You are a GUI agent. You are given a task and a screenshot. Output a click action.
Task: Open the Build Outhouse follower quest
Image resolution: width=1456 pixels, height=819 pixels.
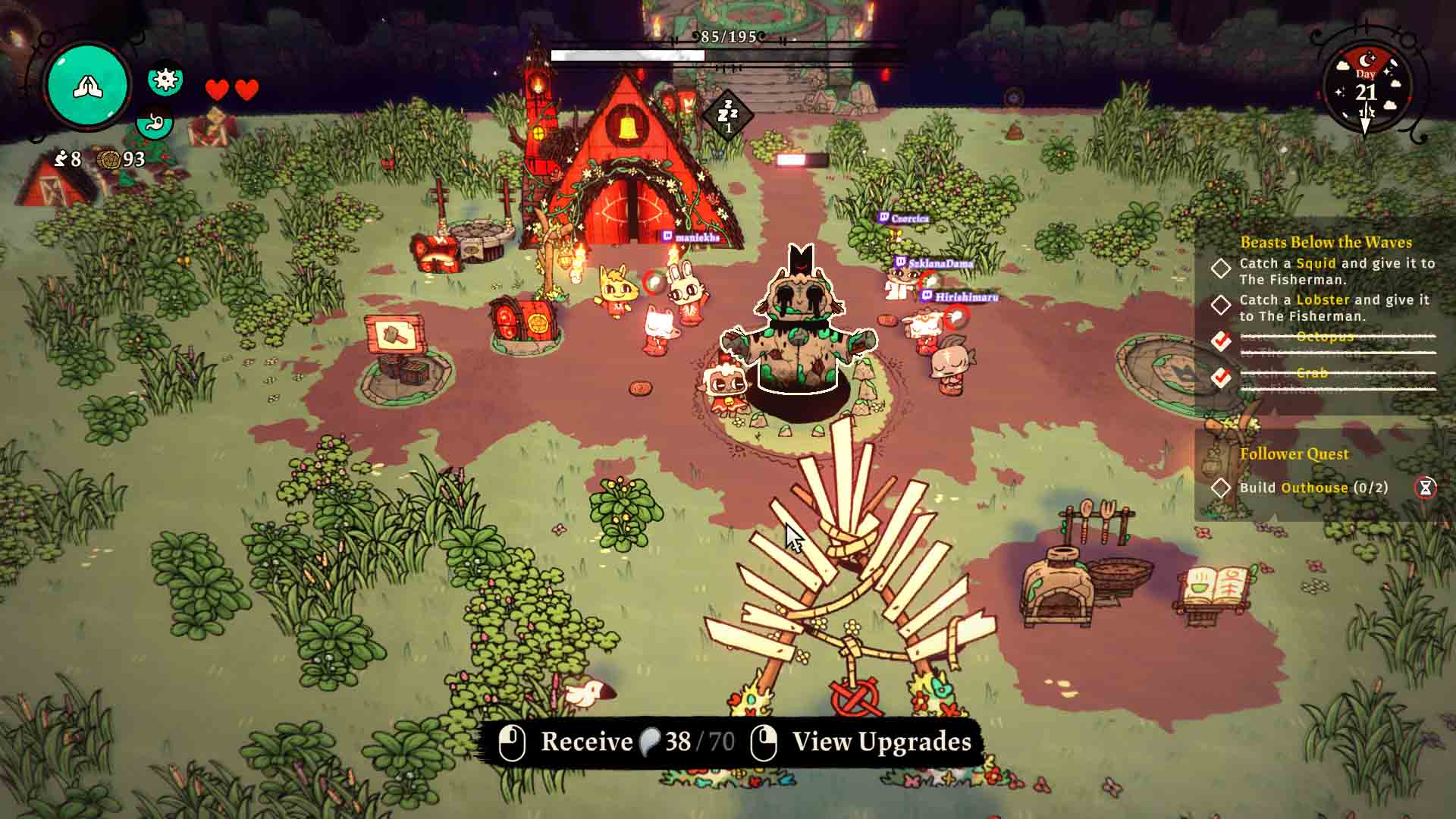pos(1313,488)
